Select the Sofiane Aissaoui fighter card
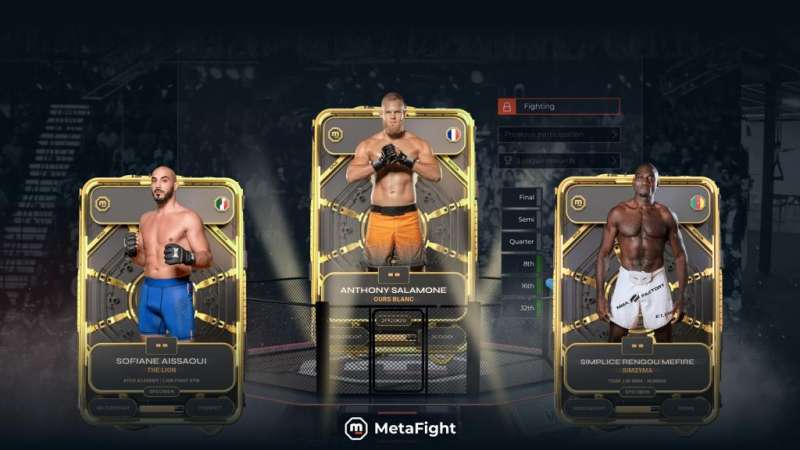 click(x=161, y=300)
